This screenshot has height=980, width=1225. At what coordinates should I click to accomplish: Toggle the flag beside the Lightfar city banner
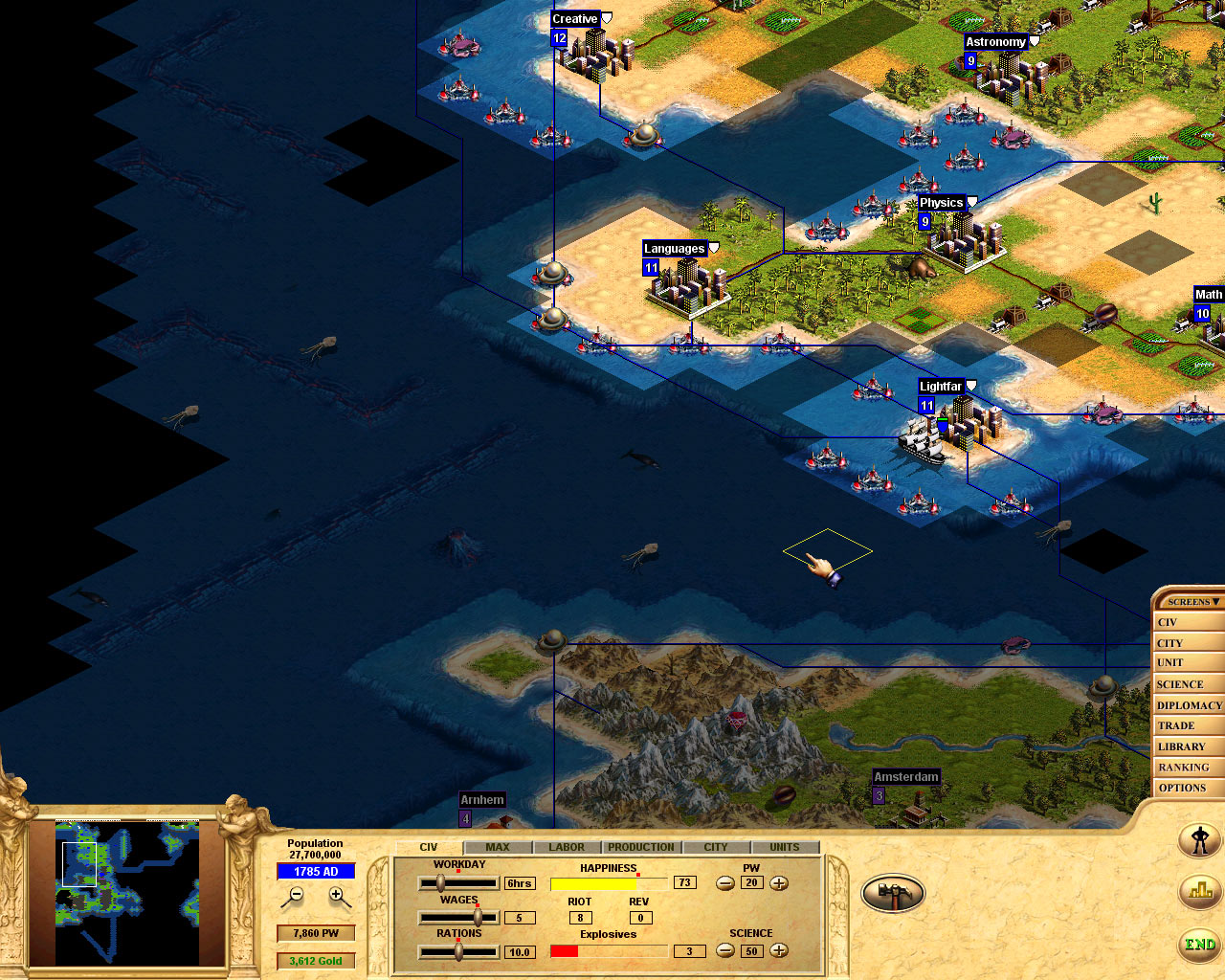971,385
